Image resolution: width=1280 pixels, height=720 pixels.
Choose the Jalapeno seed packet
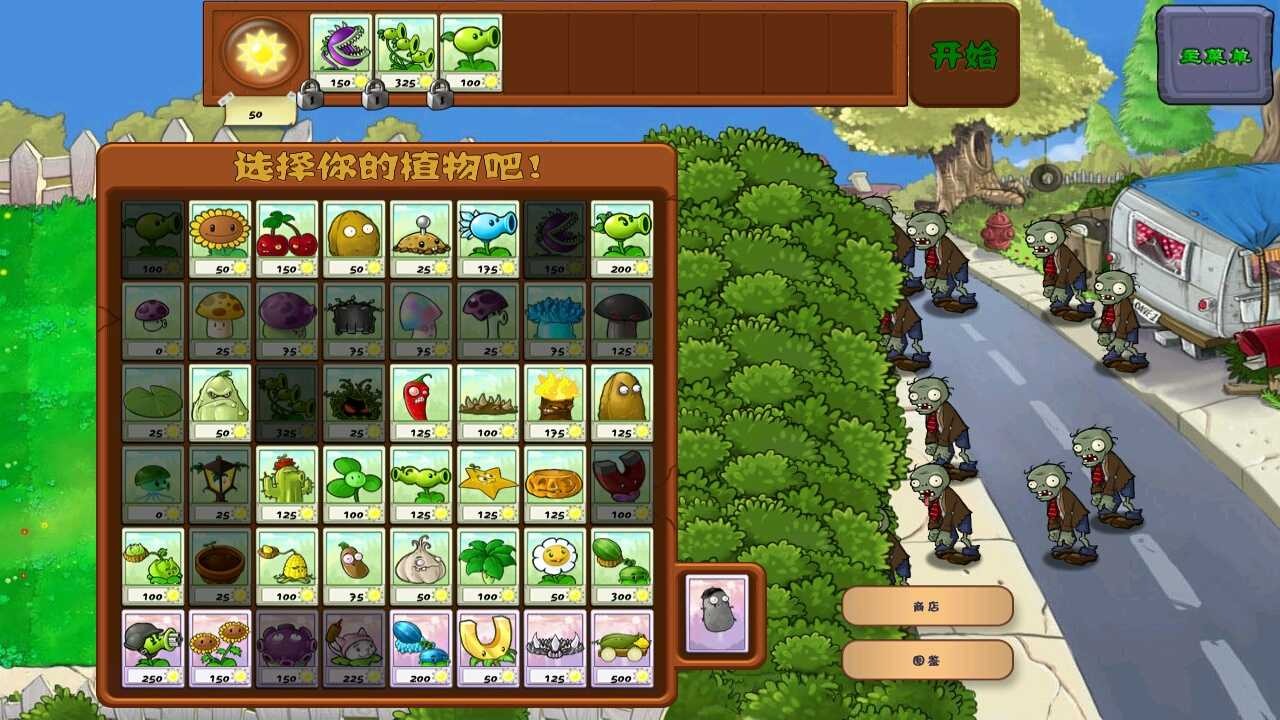421,400
